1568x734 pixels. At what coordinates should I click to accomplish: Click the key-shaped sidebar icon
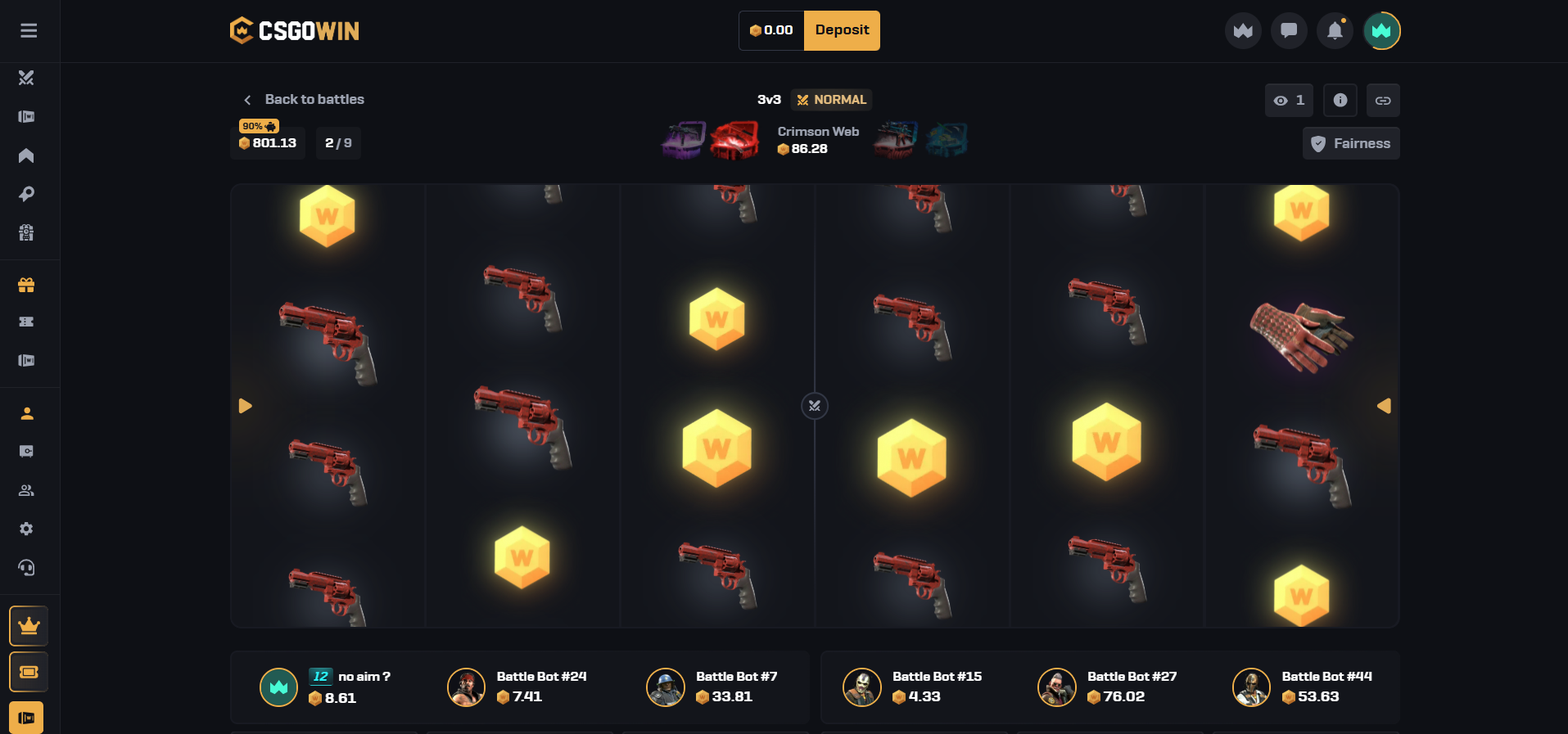click(x=26, y=194)
